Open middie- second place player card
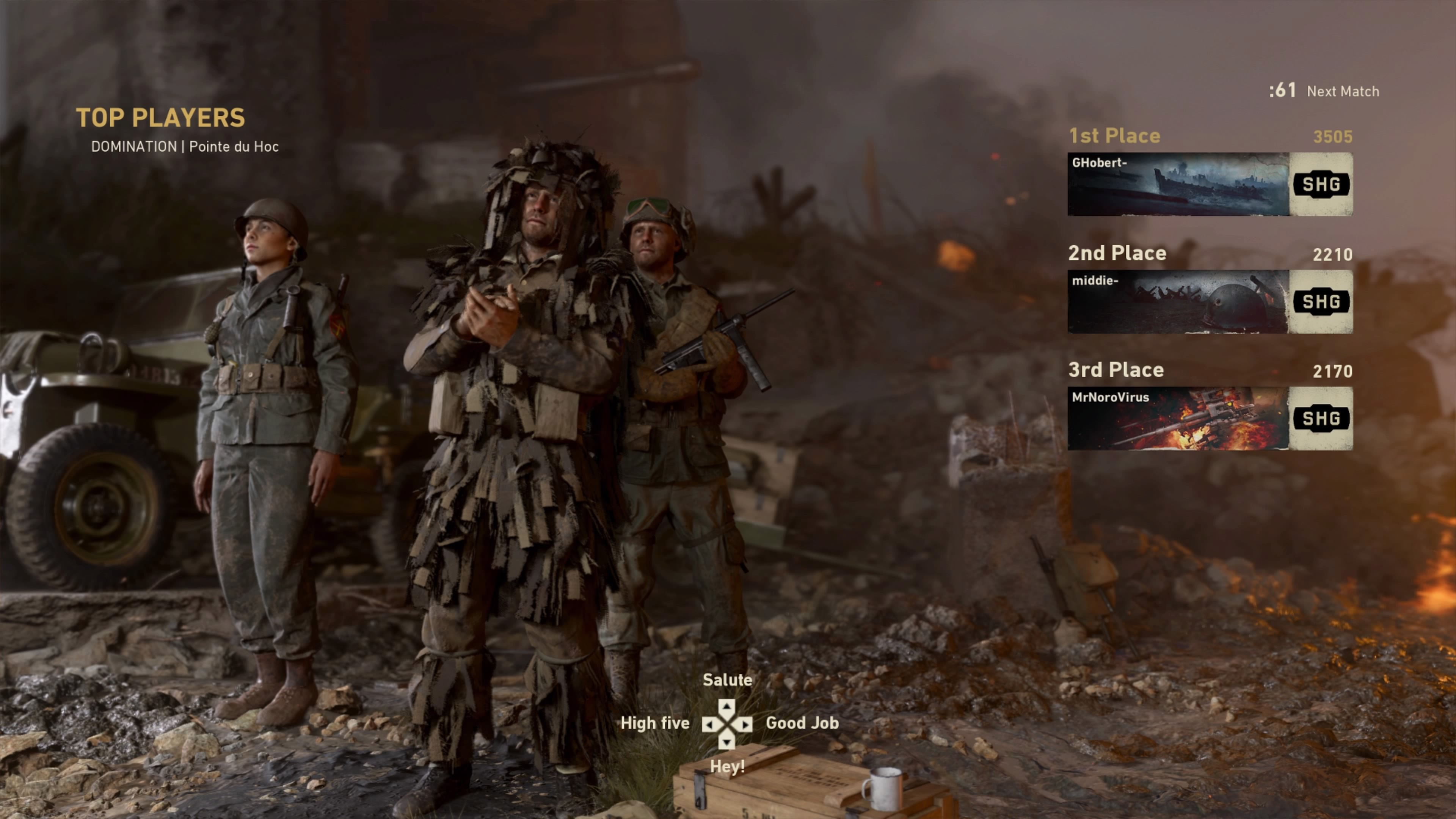The image size is (1456, 819). (1210, 301)
